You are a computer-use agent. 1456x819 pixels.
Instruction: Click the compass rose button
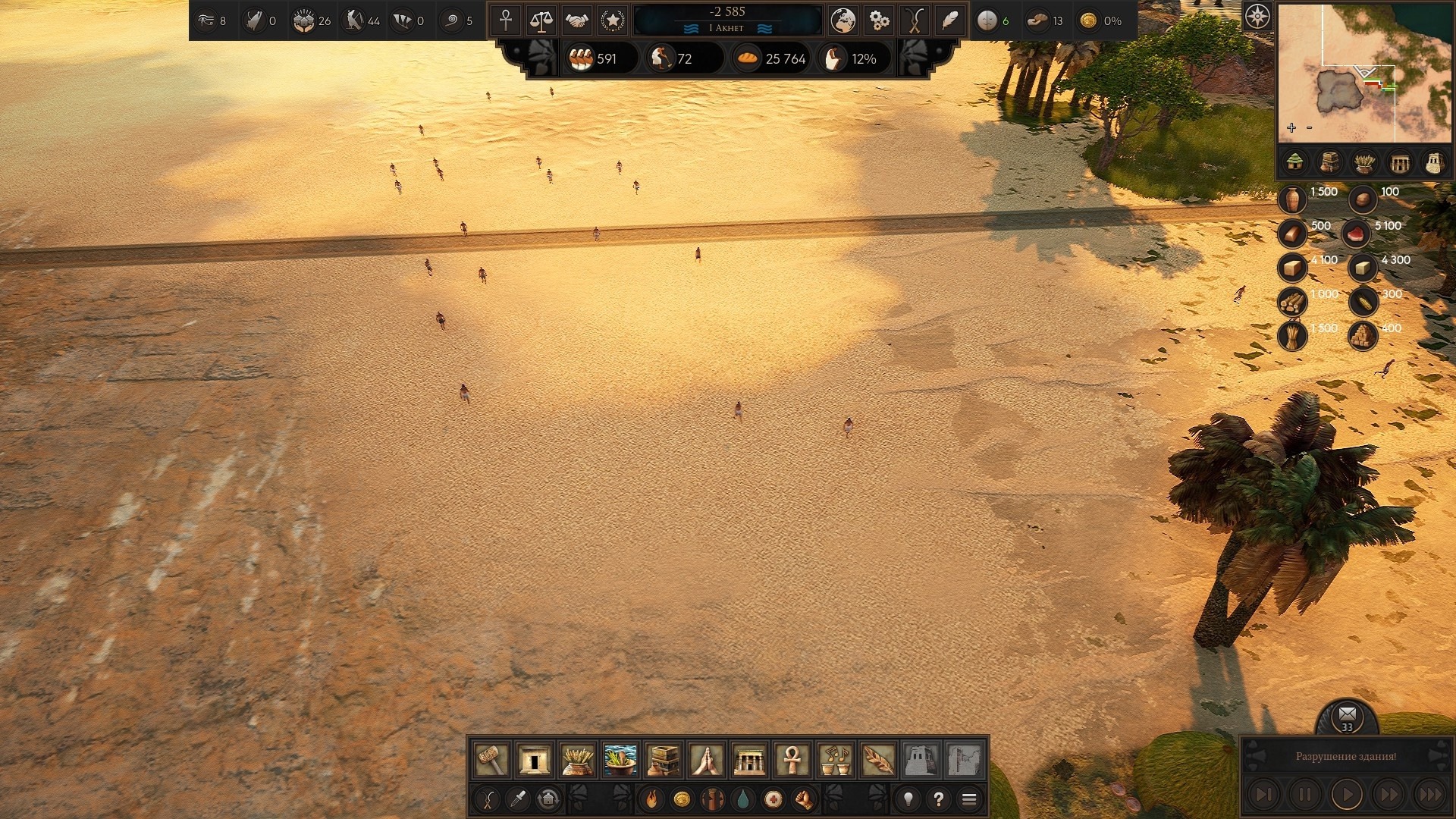pos(1257,16)
